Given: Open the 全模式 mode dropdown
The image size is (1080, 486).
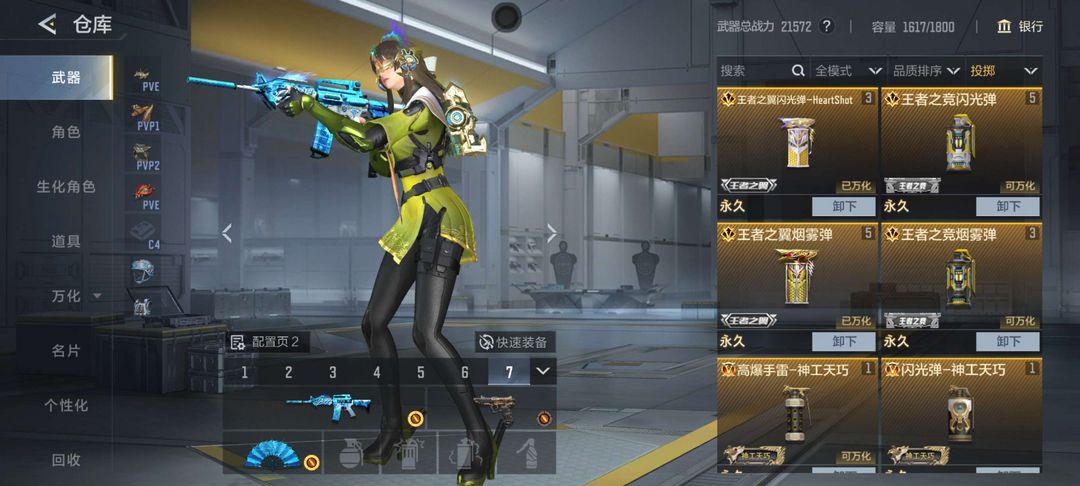Looking at the screenshot, I should coord(847,71).
